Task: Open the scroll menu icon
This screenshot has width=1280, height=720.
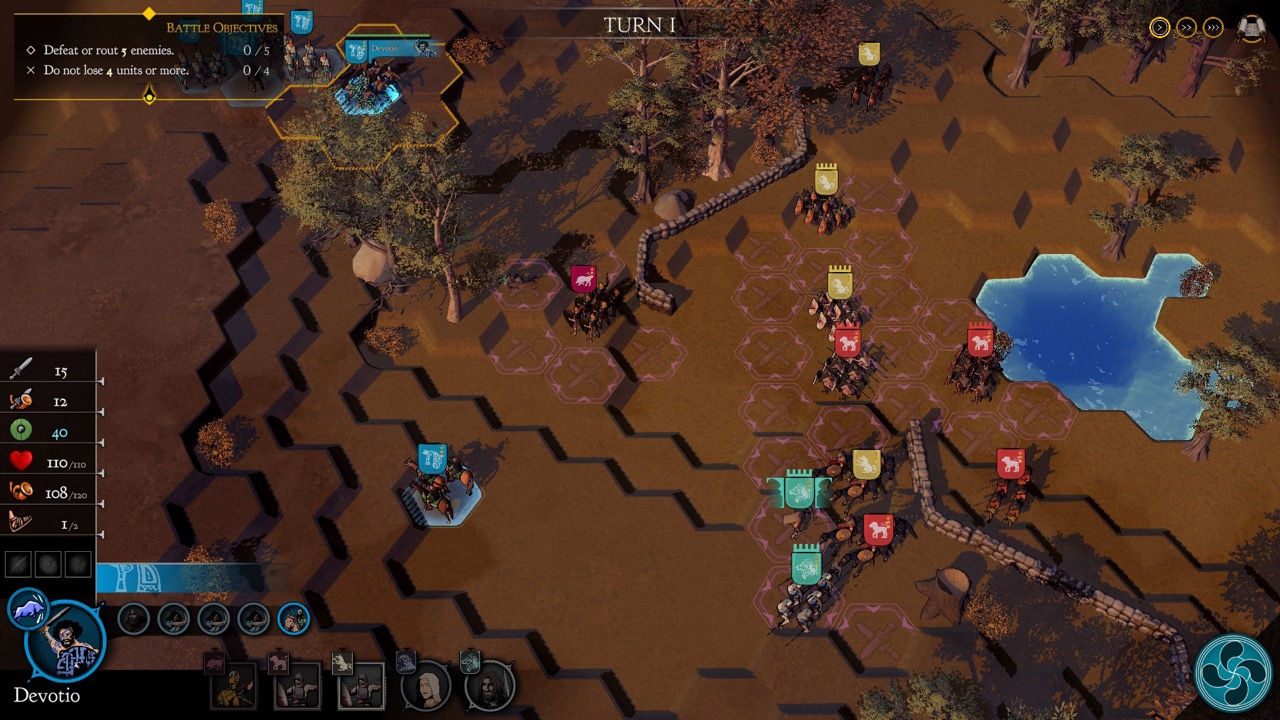Action: tap(1251, 28)
